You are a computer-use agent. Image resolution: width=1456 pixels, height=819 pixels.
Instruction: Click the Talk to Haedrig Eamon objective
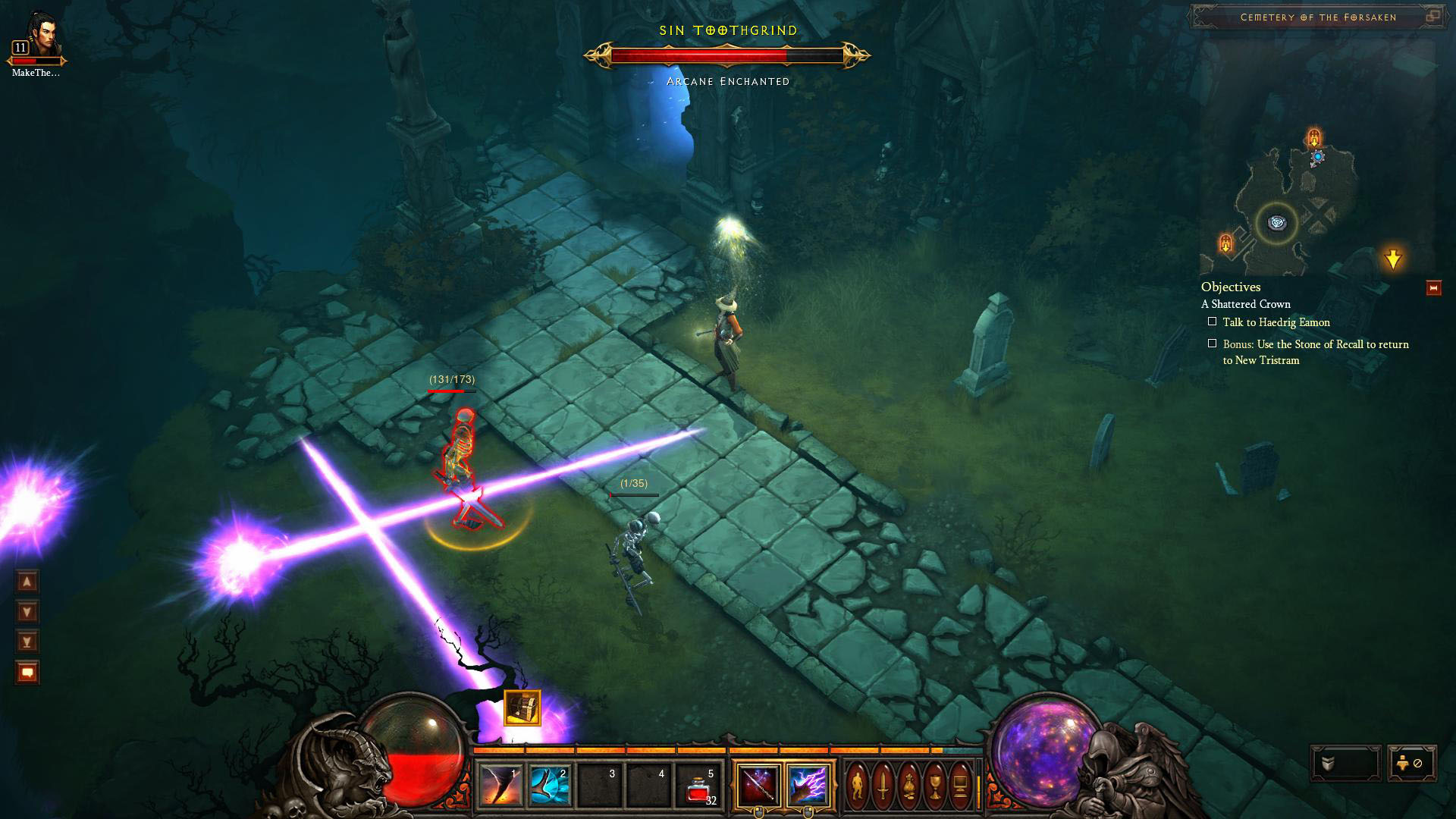coord(1276,322)
